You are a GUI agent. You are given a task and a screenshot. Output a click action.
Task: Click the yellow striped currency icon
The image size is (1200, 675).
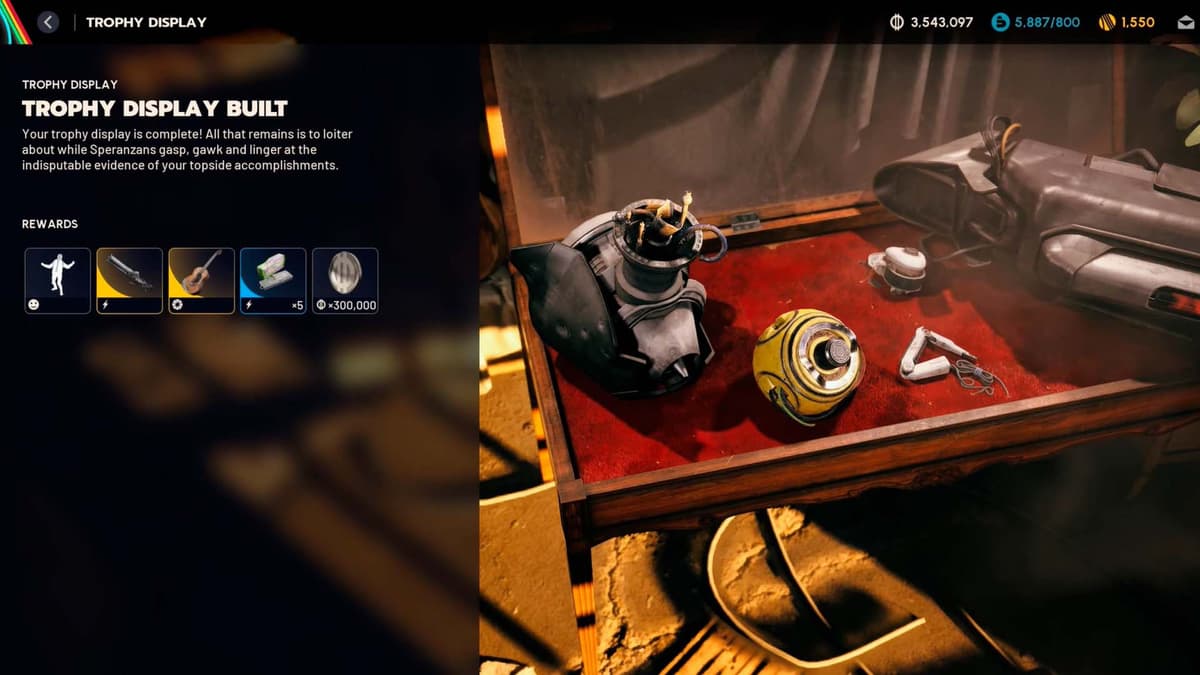tap(1106, 22)
